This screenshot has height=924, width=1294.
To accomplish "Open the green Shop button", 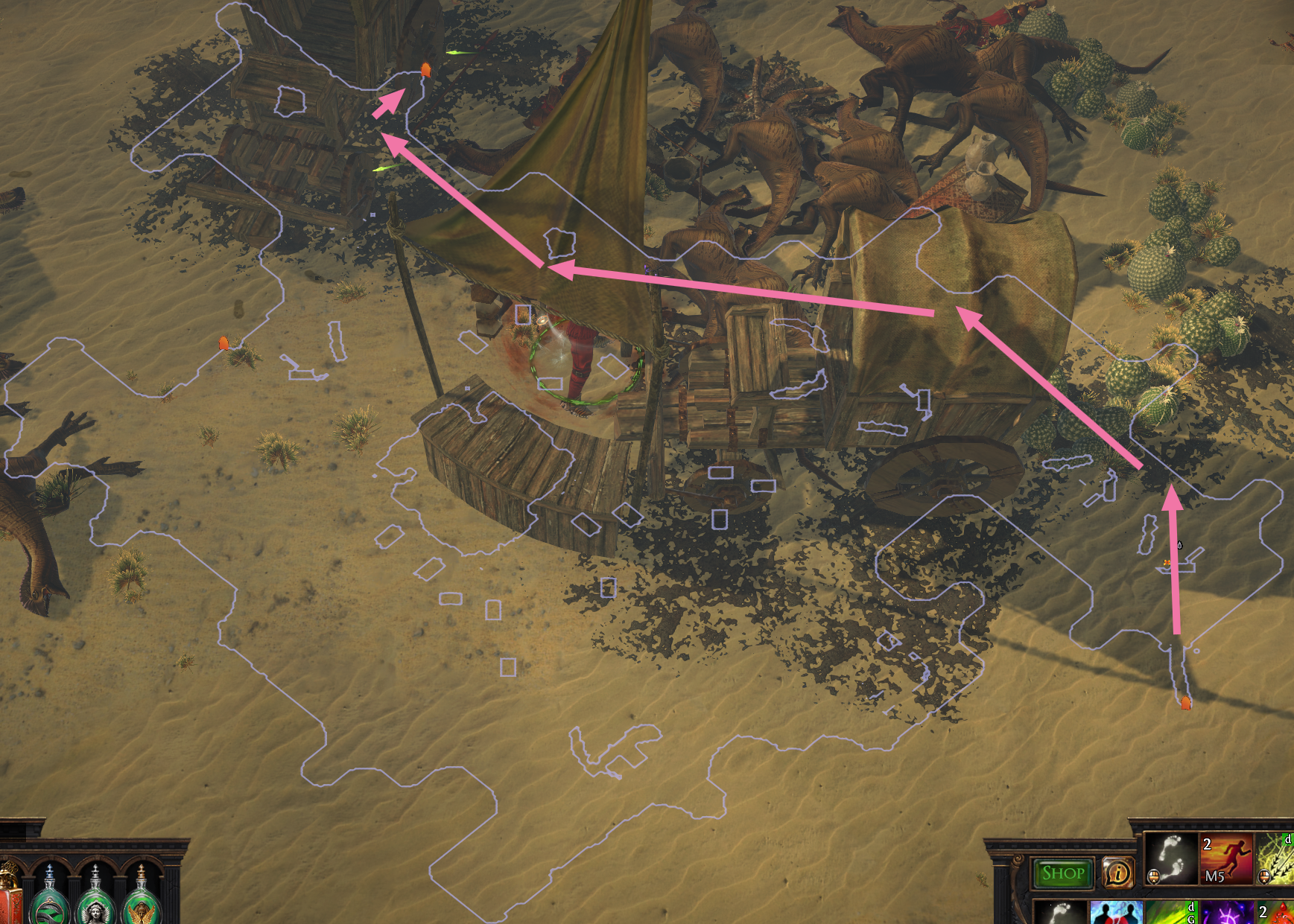I will pyautogui.click(x=1062, y=873).
